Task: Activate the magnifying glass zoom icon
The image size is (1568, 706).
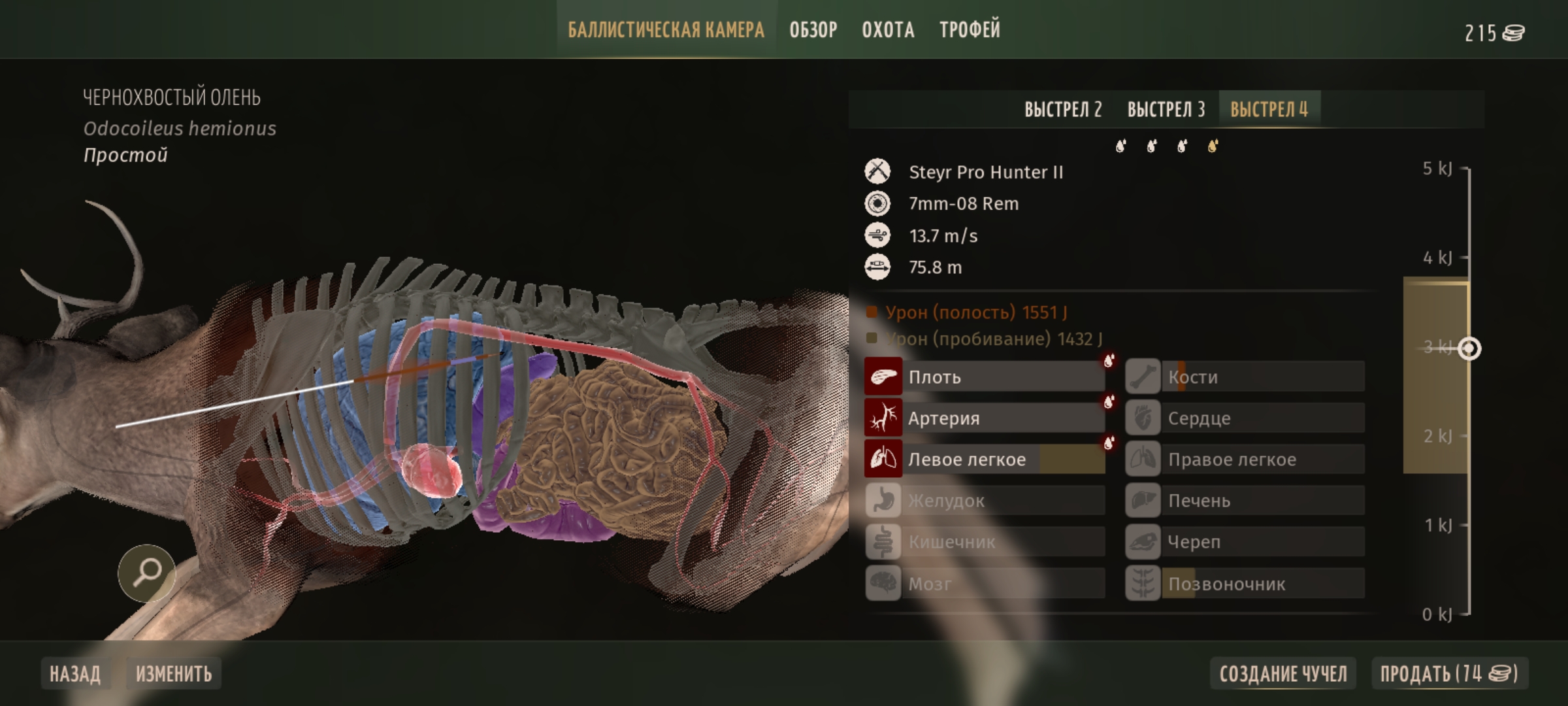Action: 146,573
